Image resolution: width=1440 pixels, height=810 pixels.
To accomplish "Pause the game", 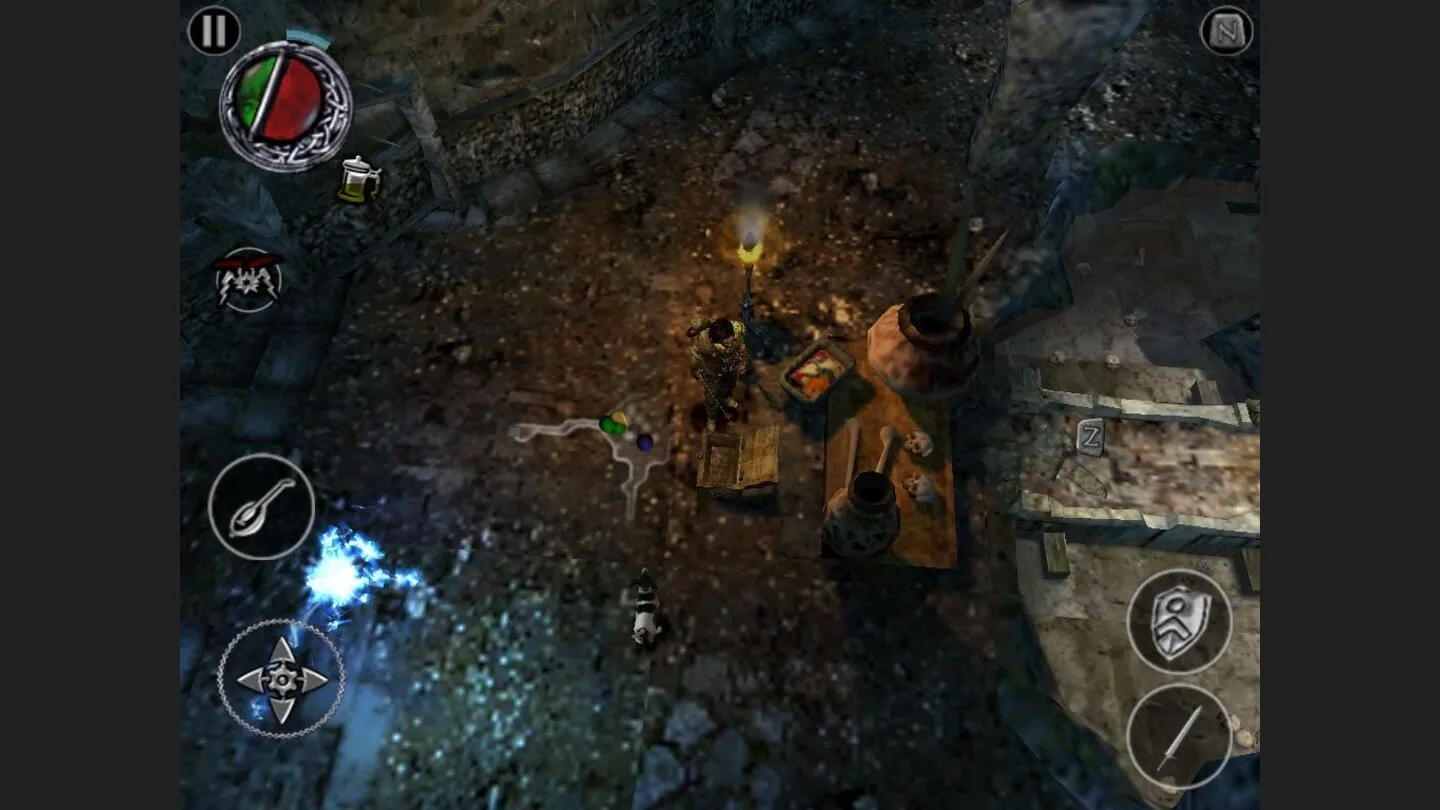I will click(x=214, y=31).
